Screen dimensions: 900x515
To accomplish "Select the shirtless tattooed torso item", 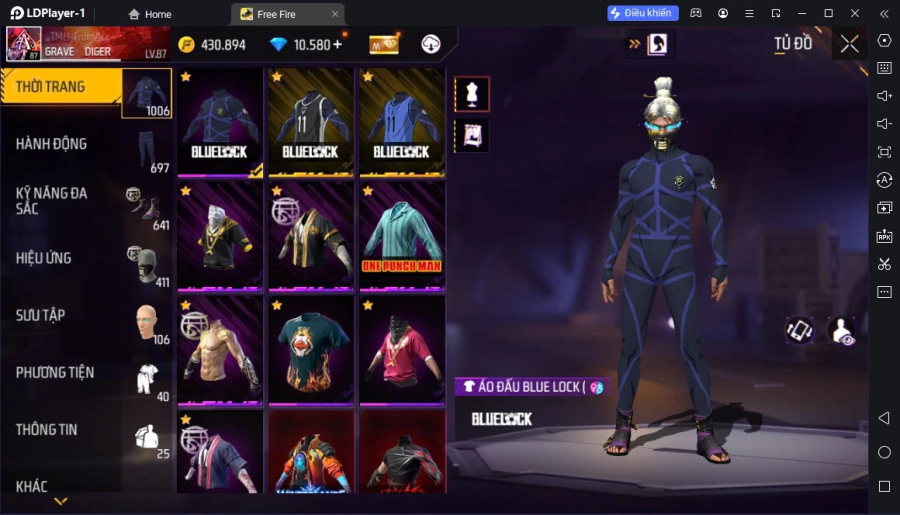I will [x=220, y=350].
